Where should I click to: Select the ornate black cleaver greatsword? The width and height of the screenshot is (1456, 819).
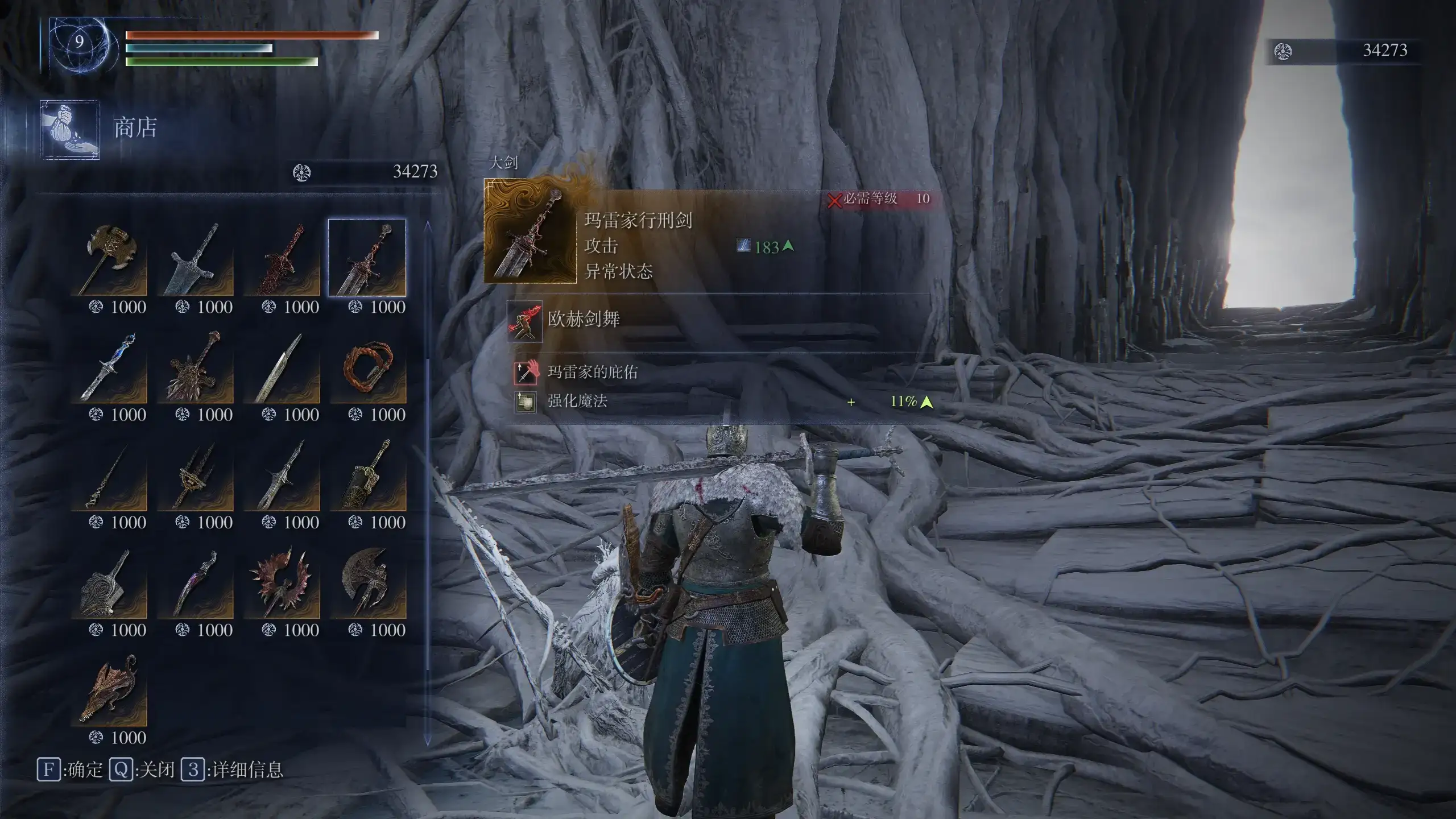coord(367,475)
